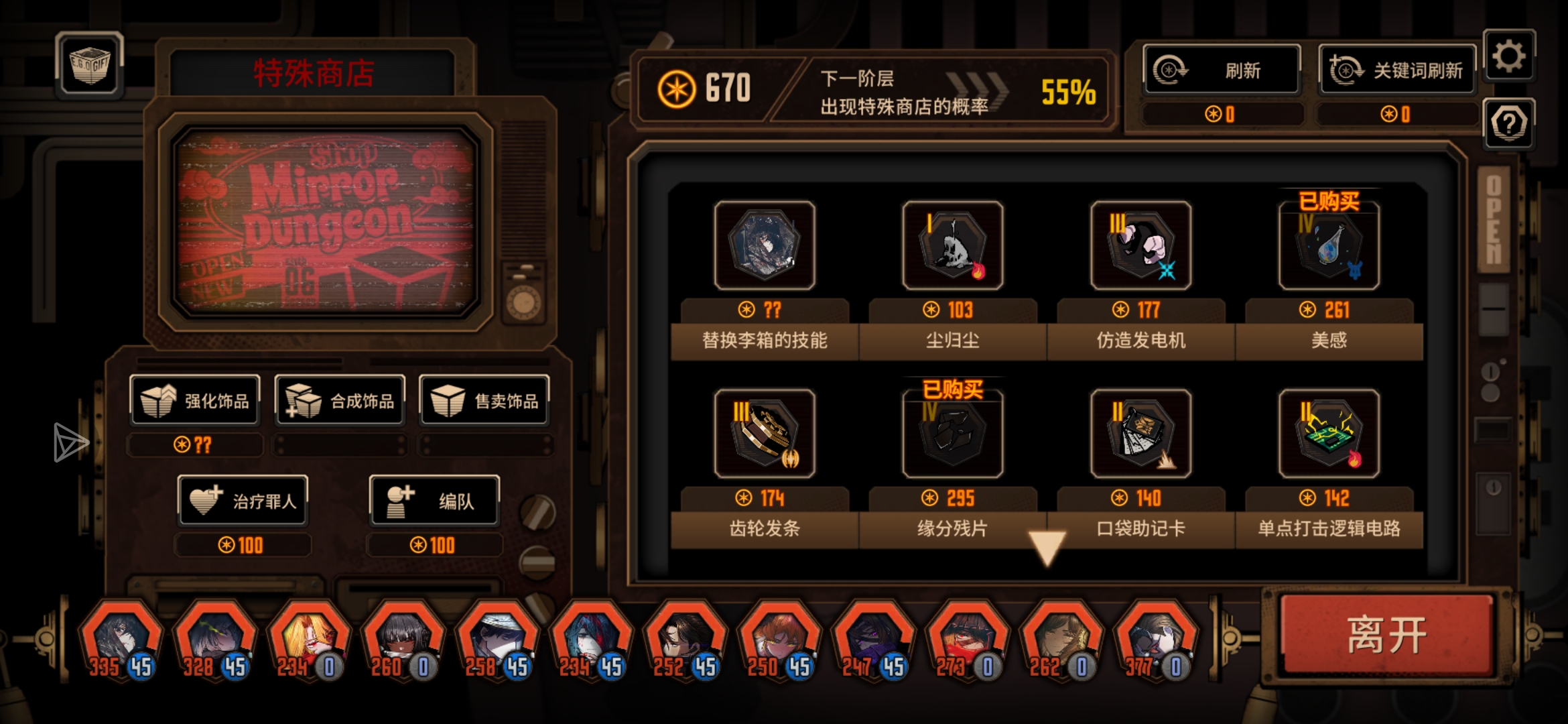Select the 仿造发电机 shop item

point(1140,247)
